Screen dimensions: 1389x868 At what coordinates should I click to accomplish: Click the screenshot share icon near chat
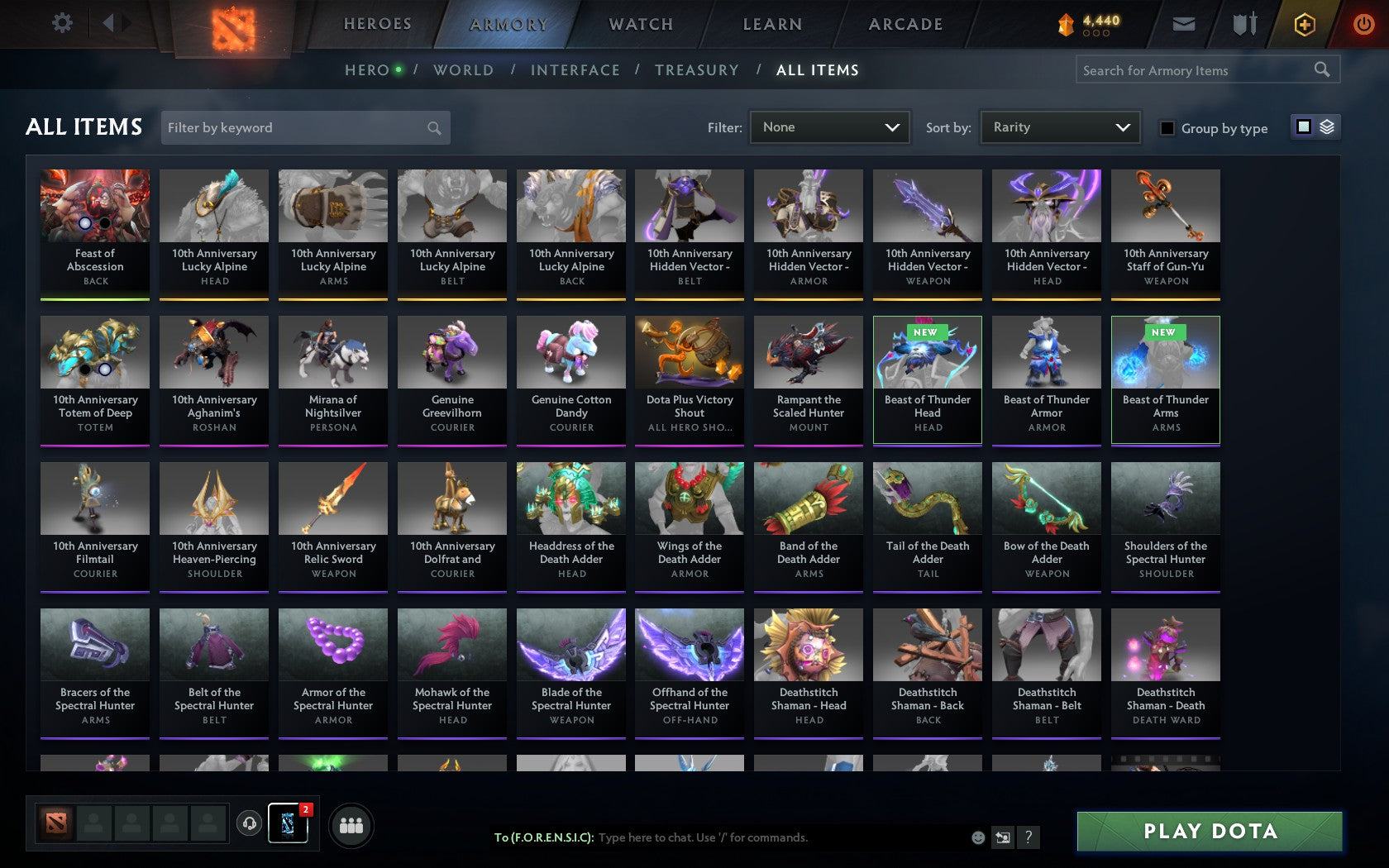pos(1003,837)
